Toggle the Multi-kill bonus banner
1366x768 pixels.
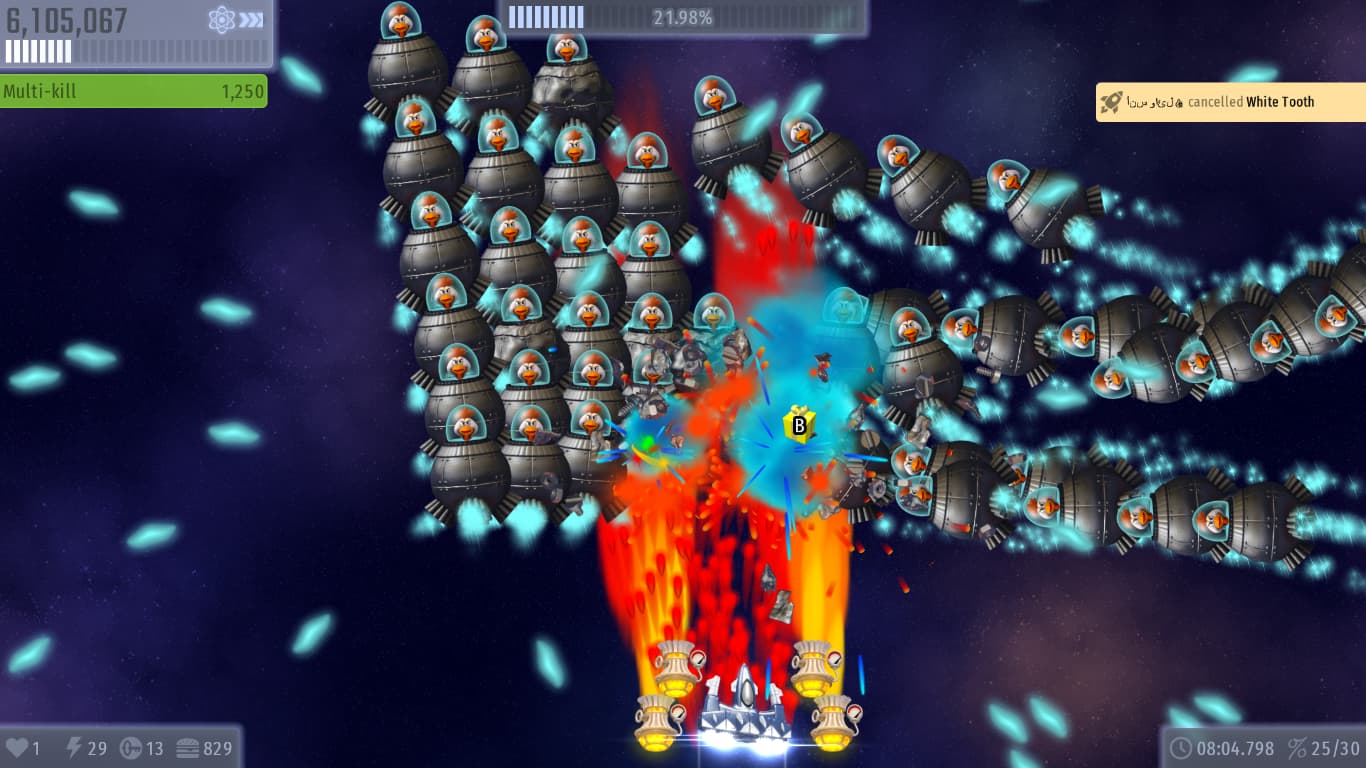click(x=135, y=91)
